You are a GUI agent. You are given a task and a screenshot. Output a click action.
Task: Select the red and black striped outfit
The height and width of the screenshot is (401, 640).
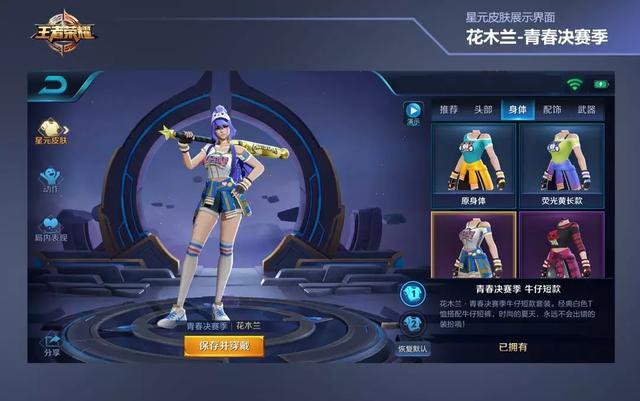[x=561, y=244]
